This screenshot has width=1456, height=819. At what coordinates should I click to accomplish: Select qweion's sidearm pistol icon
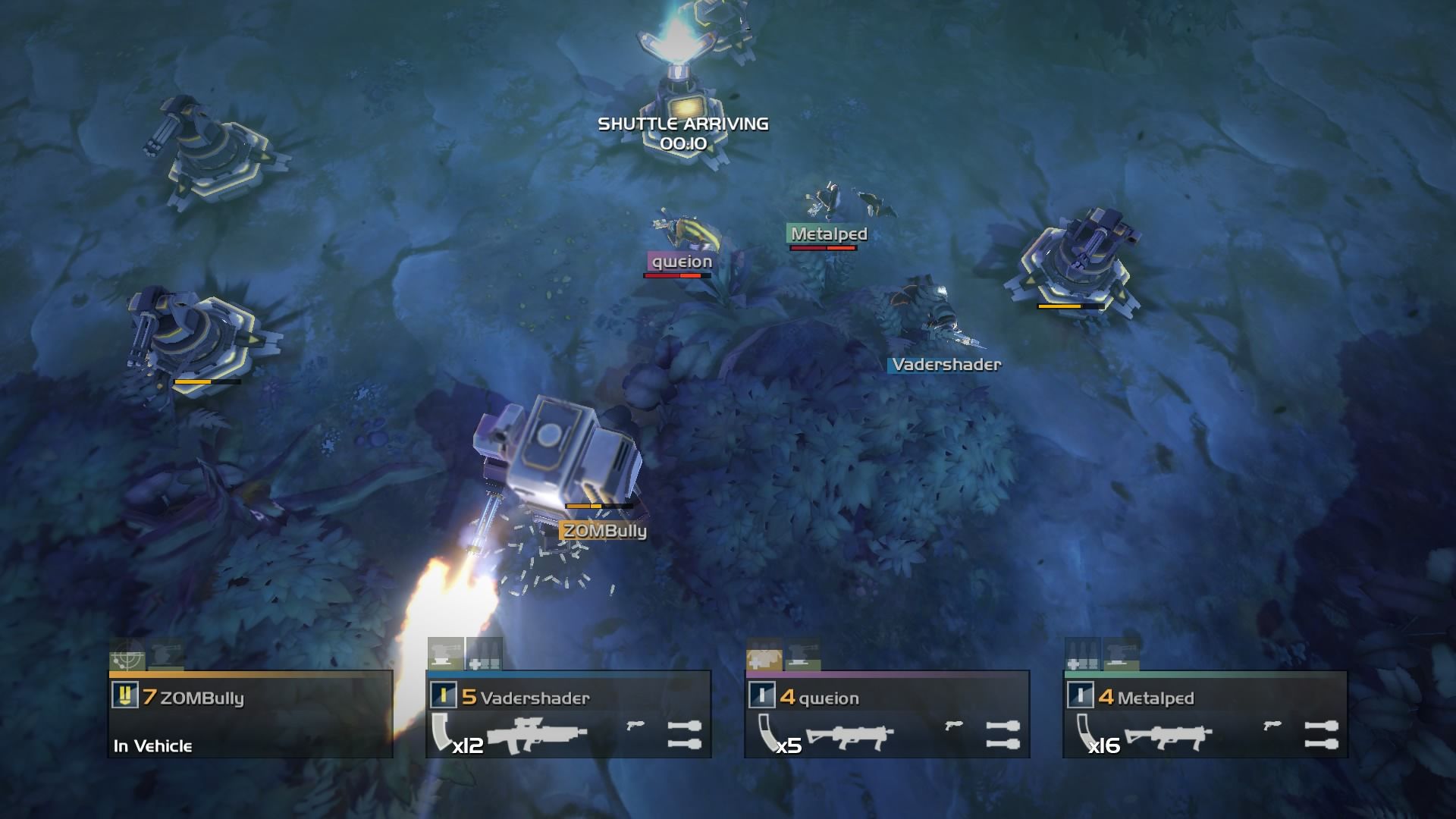pyautogui.click(x=954, y=726)
